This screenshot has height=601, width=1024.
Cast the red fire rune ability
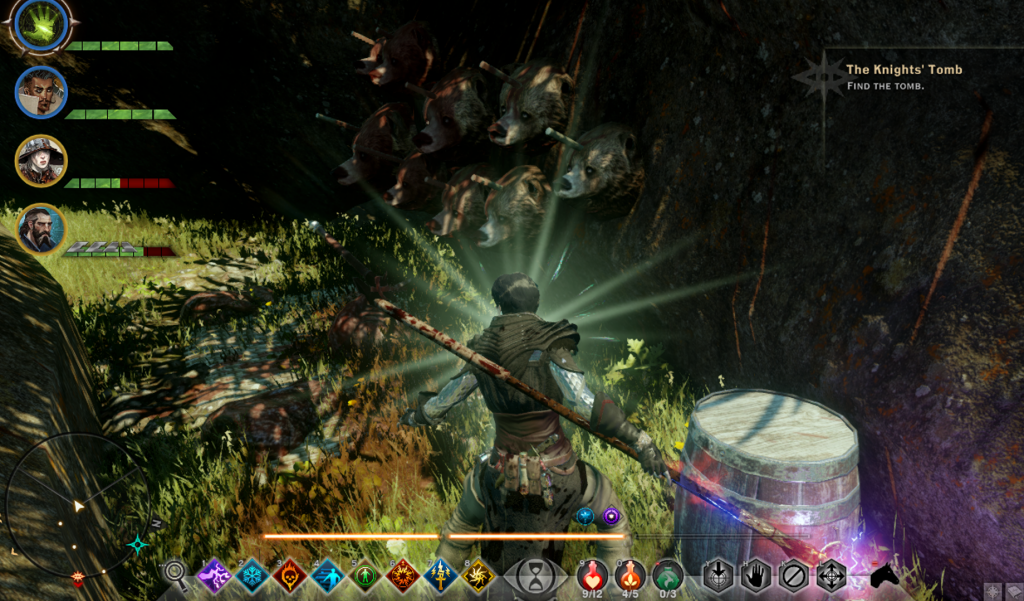point(404,576)
